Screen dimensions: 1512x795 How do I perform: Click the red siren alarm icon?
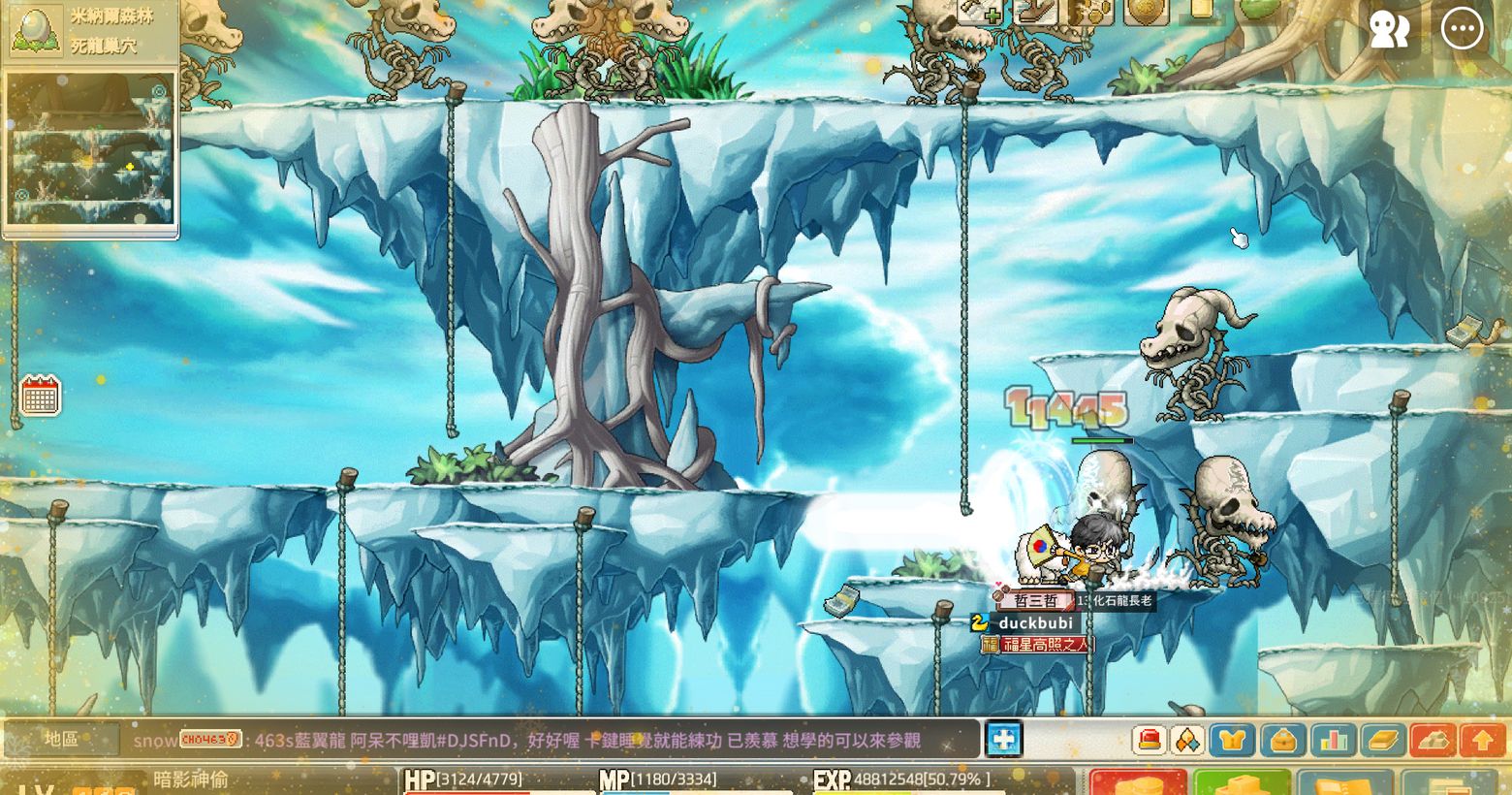[1150, 741]
